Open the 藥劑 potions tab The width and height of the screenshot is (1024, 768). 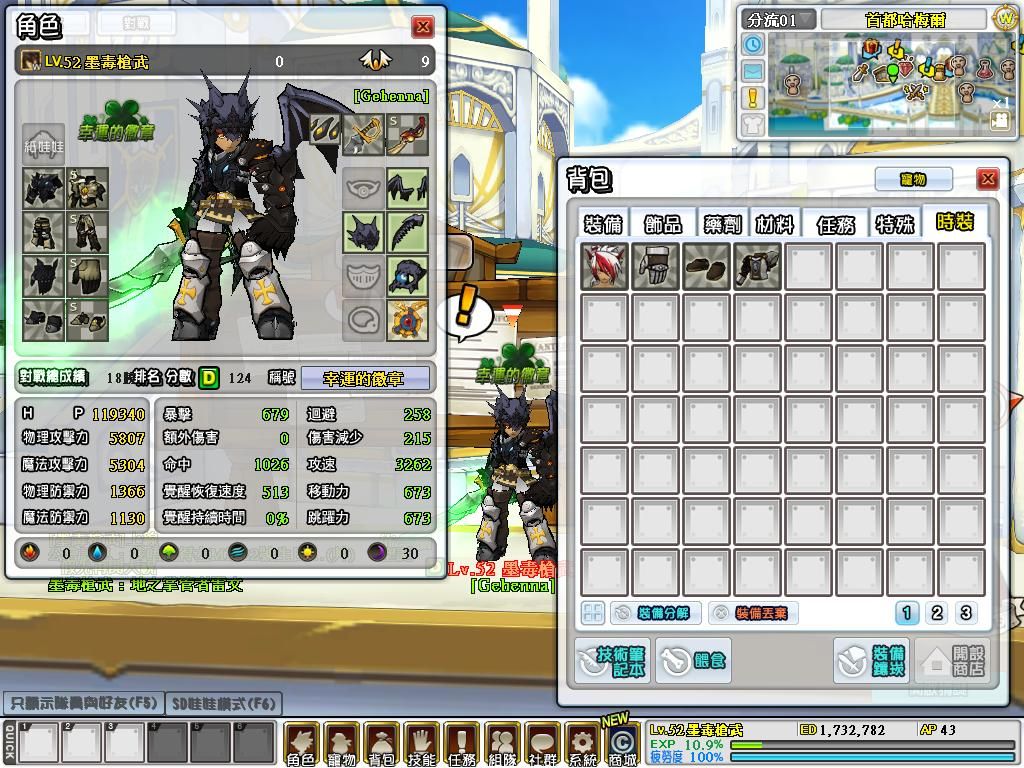[721, 223]
